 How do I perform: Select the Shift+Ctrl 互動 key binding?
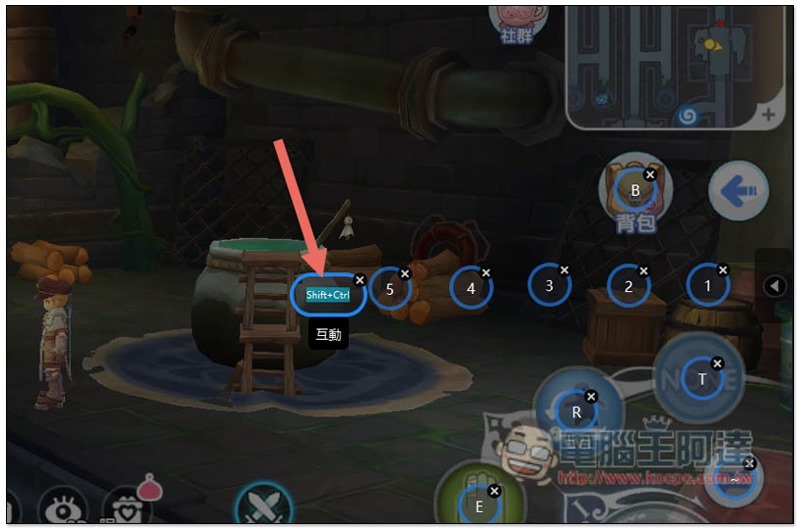pyautogui.click(x=327, y=295)
